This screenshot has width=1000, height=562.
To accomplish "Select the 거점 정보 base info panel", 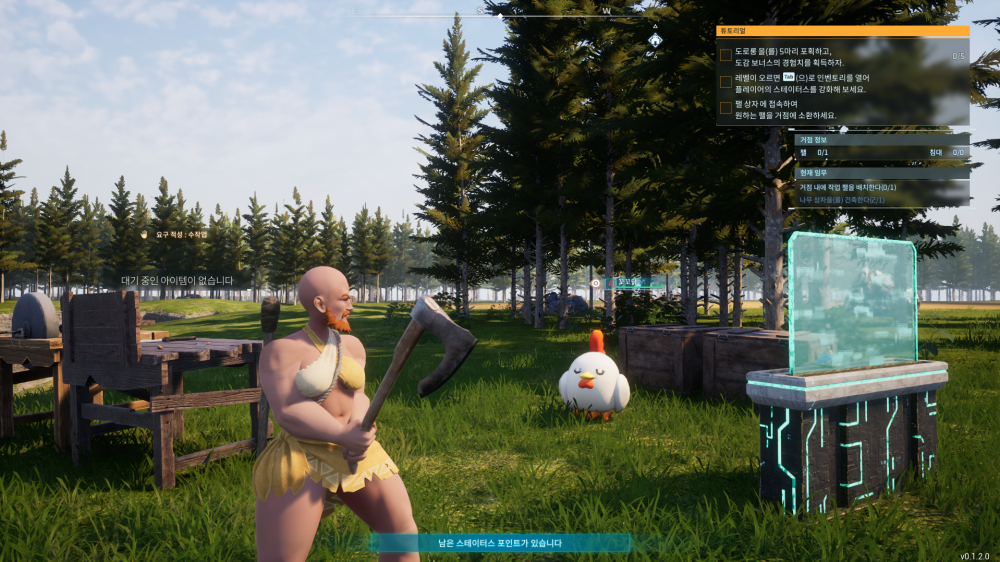I will coord(882,140).
